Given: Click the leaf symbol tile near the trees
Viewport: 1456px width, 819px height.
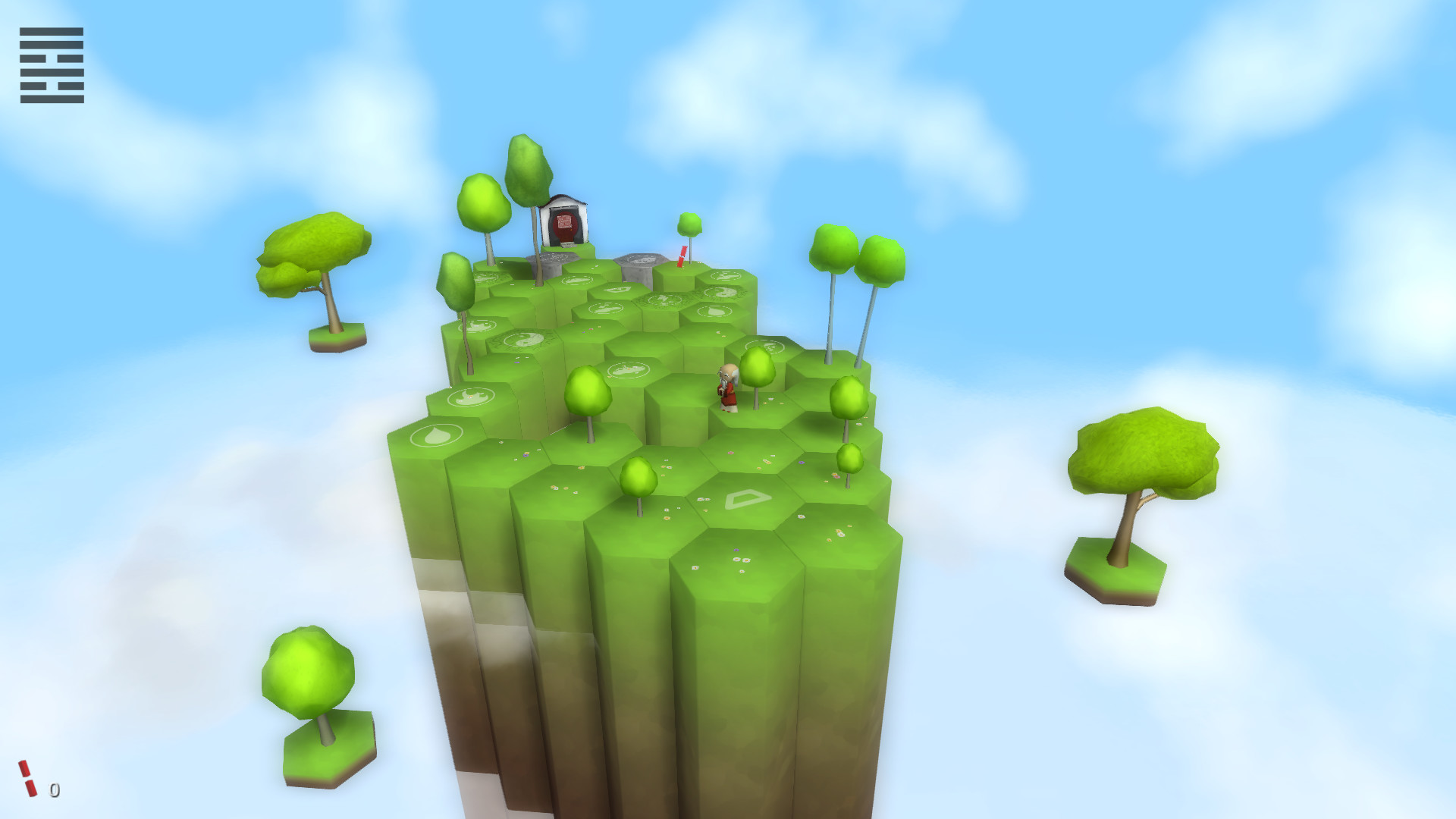Looking at the screenshot, I should click(x=714, y=312).
